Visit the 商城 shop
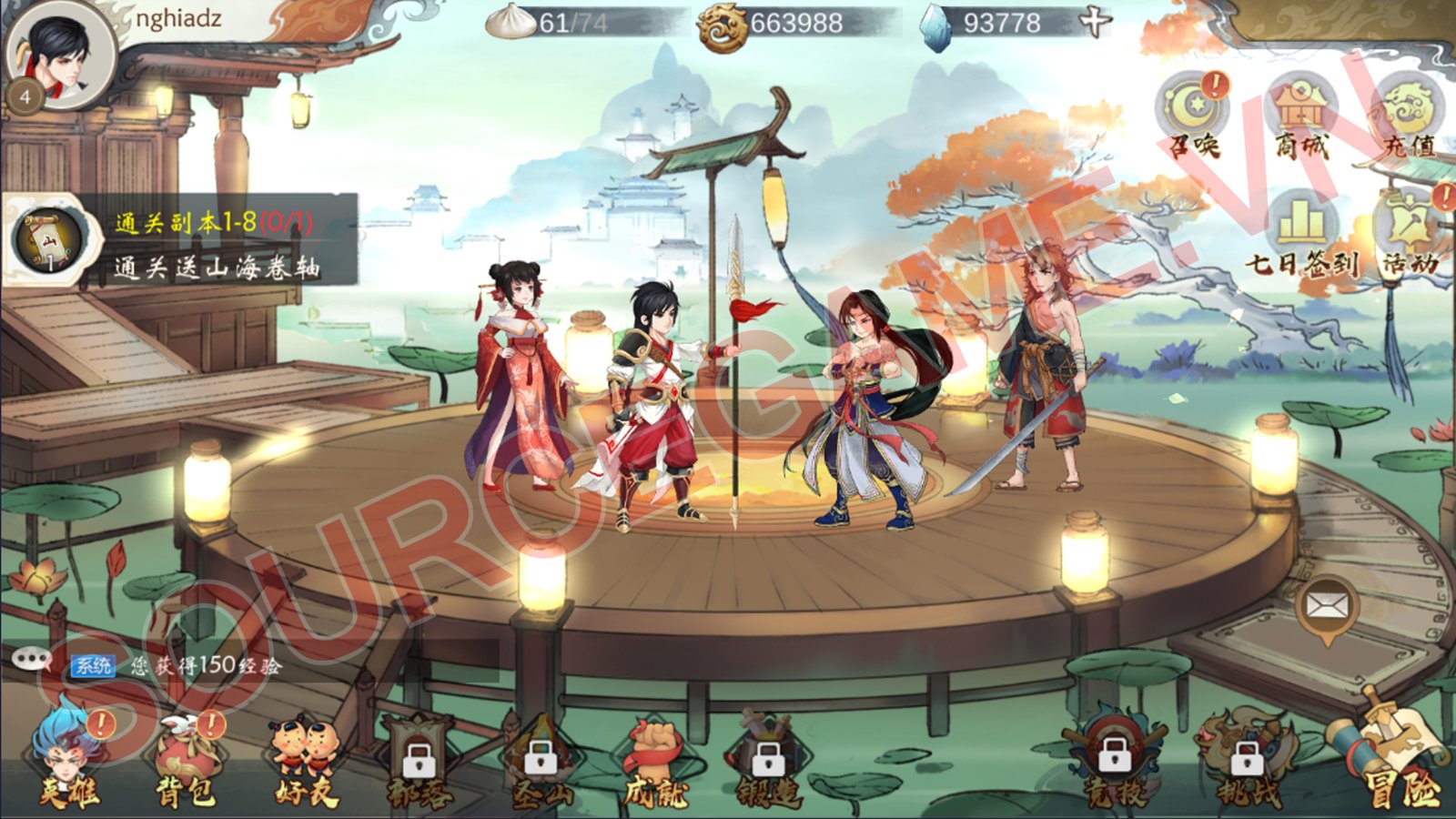 pos(1302,116)
